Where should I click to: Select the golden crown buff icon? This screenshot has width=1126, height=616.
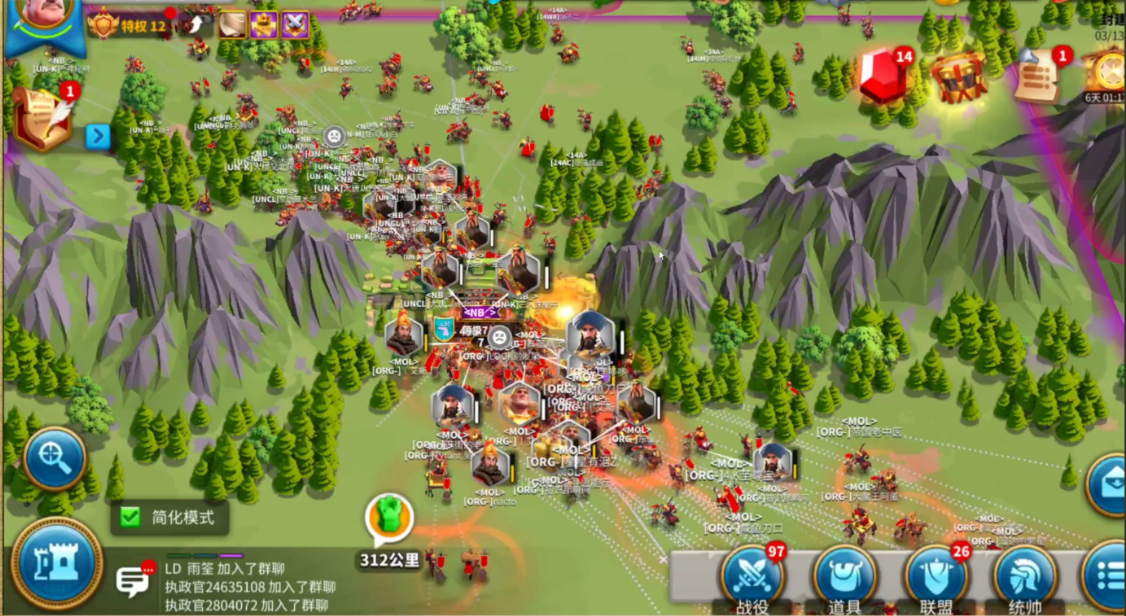(264, 25)
